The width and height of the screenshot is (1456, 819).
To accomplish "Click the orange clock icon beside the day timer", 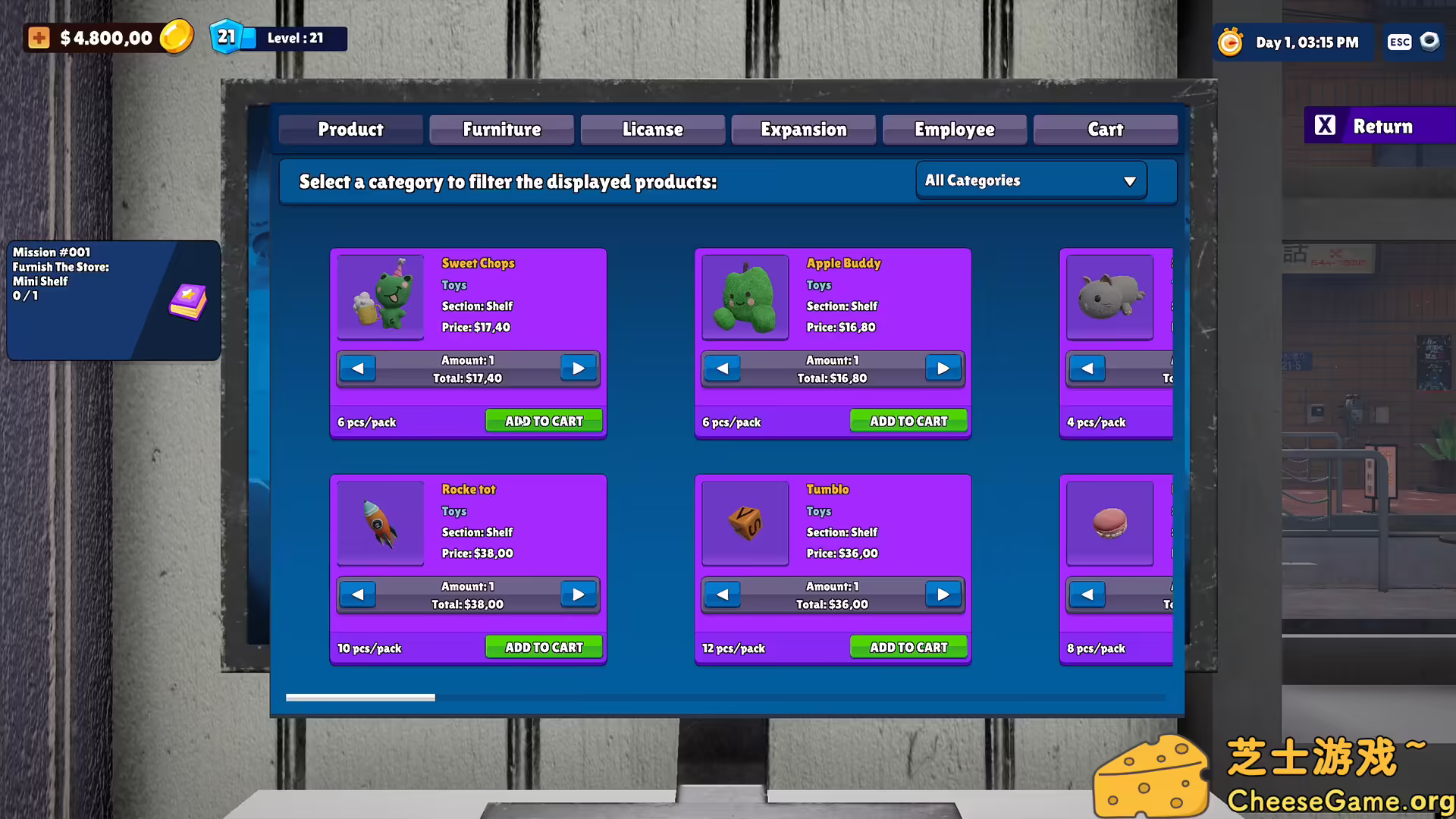I will [1230, 42].
